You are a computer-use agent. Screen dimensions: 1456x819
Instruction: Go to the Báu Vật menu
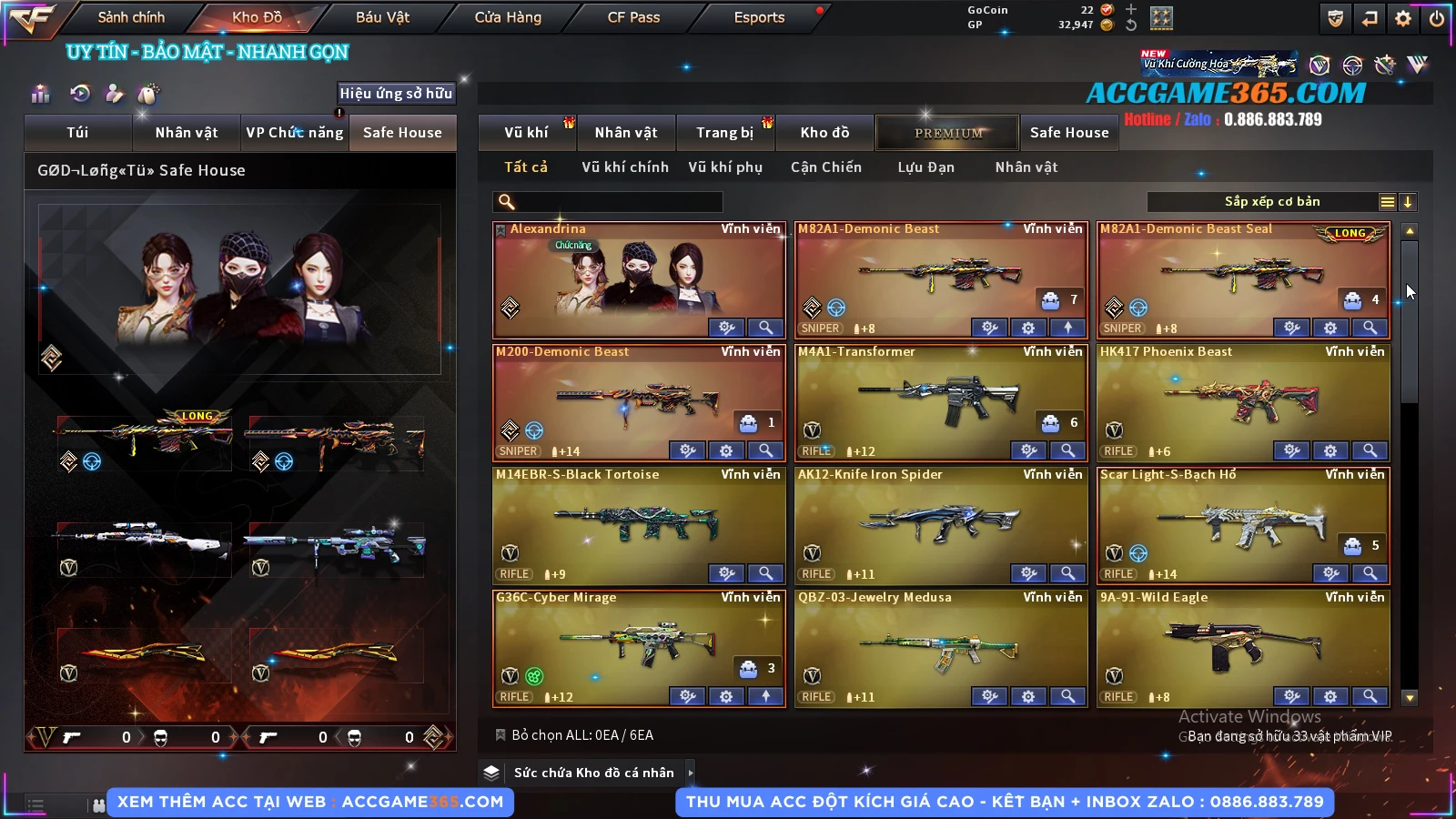pos(382,17)
